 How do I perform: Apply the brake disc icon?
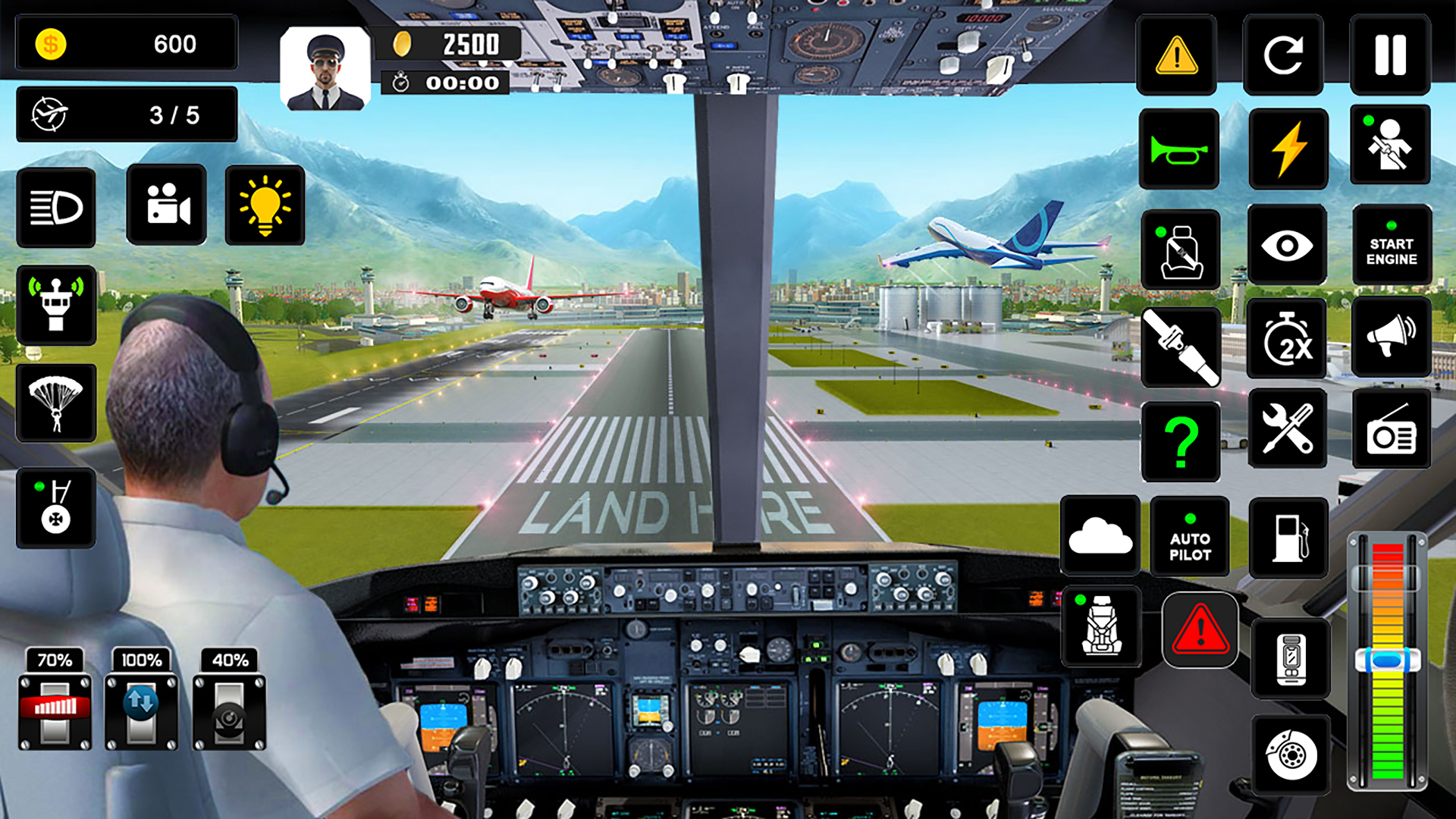pyautogui.click(x=1289, y=755)
